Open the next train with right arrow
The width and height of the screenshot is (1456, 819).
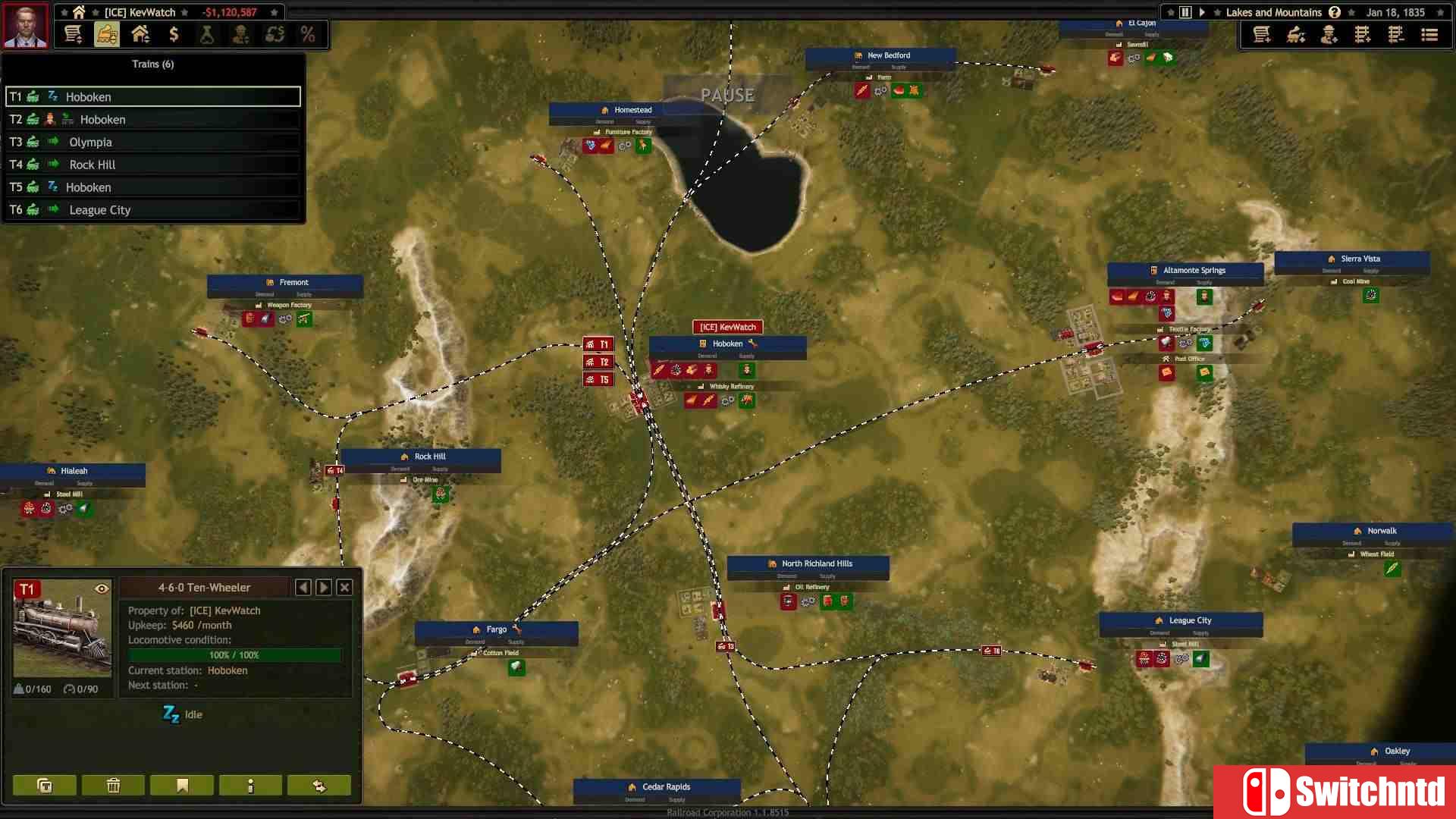pos(323,587)
